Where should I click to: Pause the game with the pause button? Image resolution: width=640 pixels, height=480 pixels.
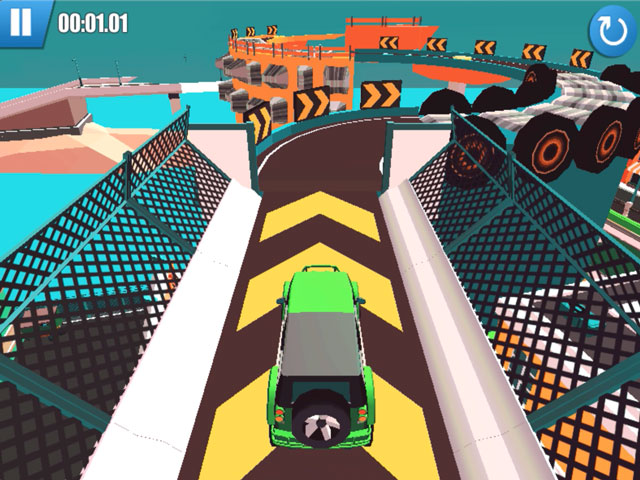tap(21, 21)
